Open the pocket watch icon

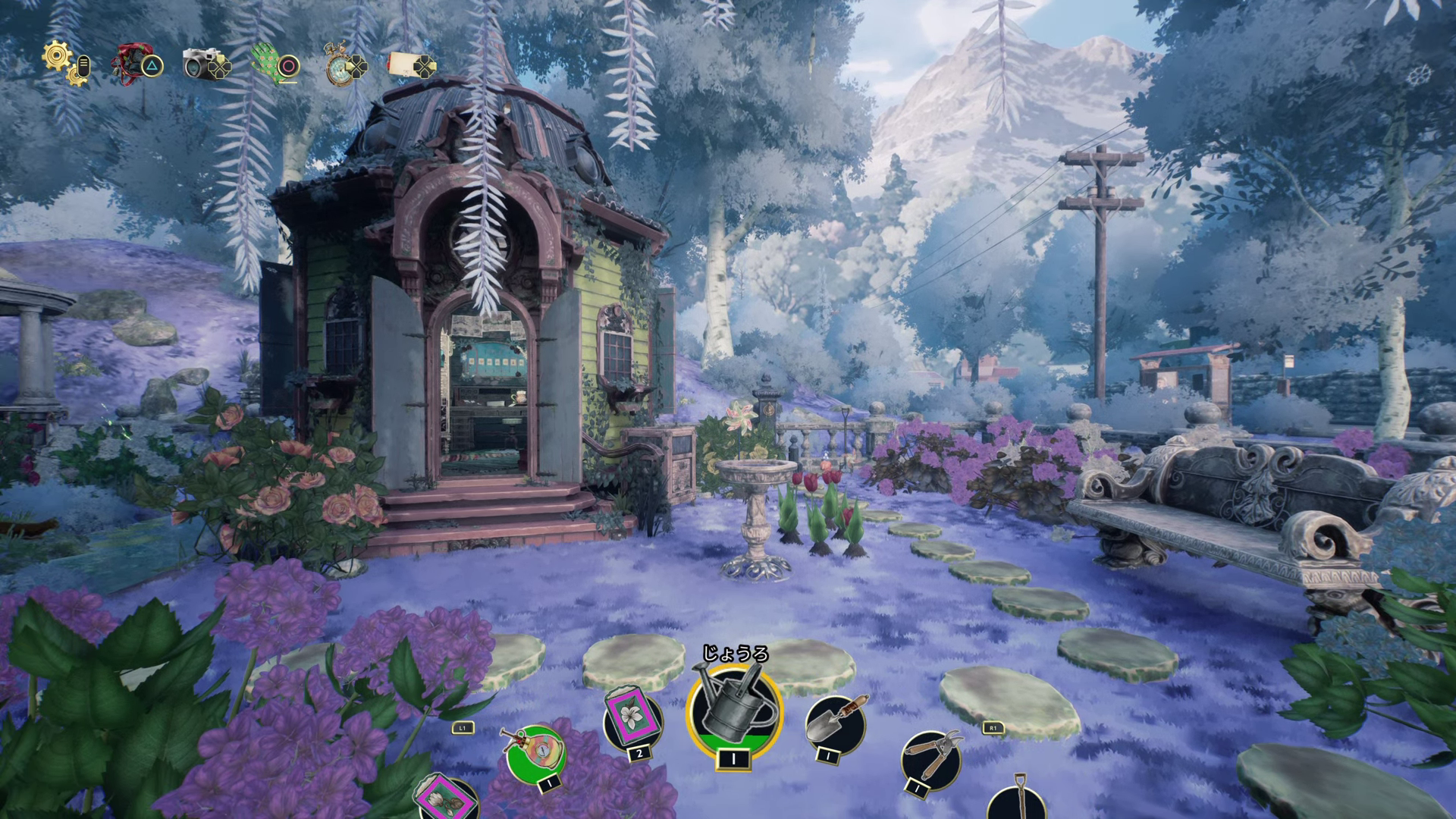[337, 64]
